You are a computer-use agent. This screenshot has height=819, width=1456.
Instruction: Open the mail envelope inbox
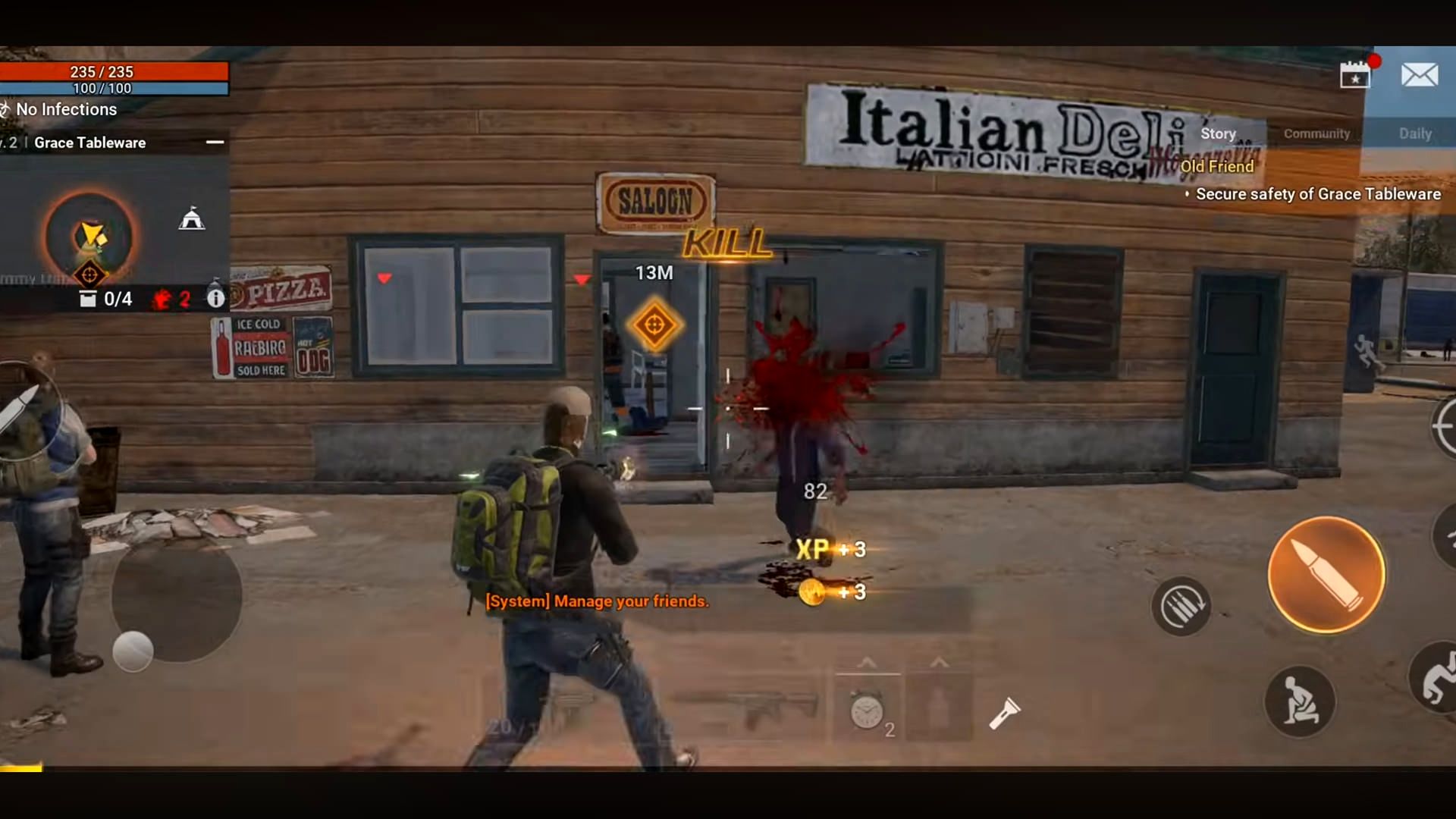click(1419, 74)
